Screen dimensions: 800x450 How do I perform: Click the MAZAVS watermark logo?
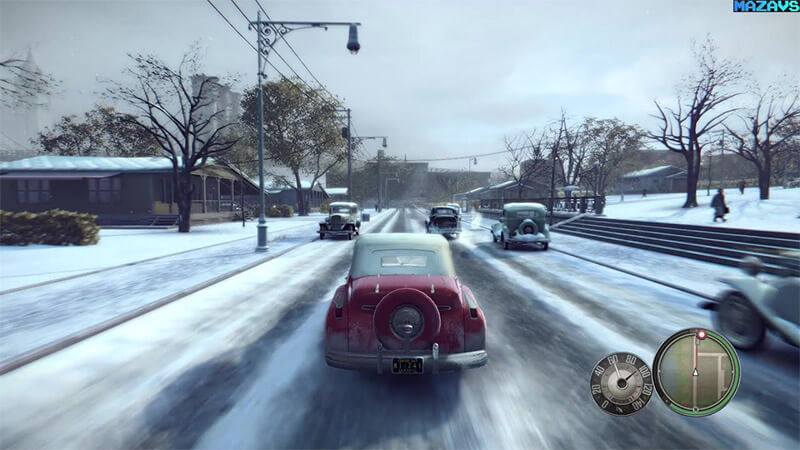point(766,6)
